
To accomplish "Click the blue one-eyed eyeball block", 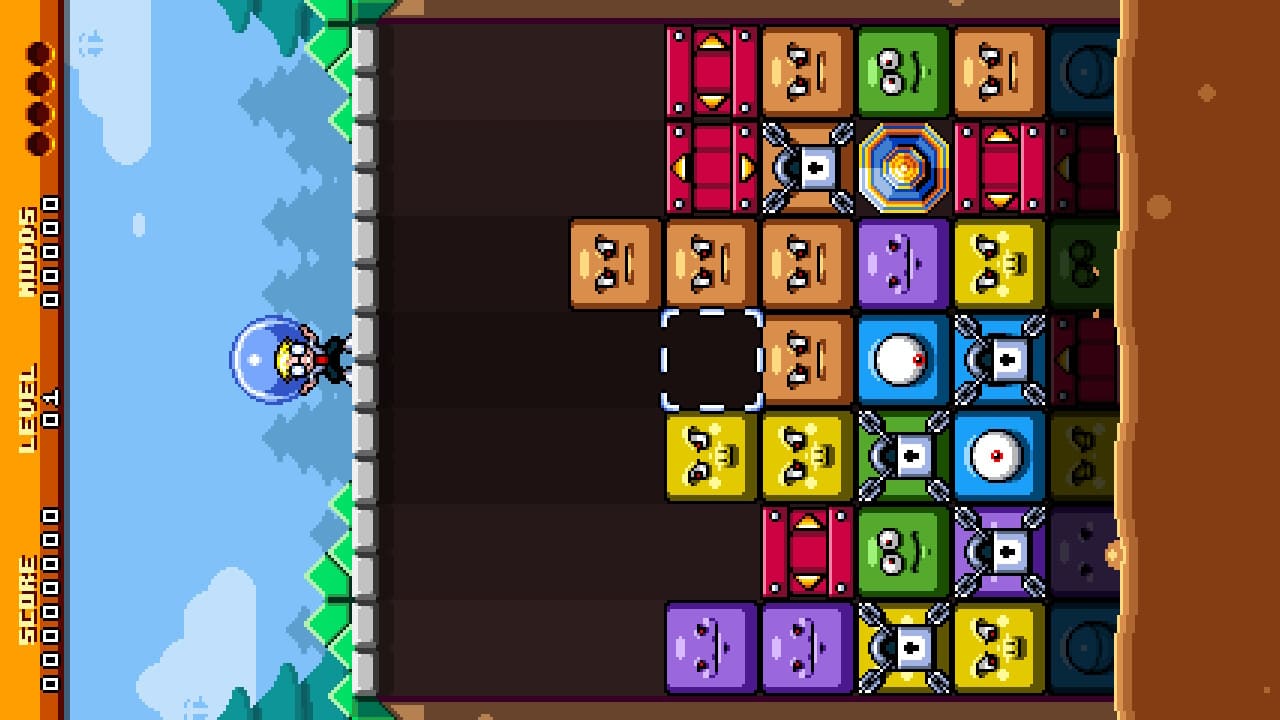I will pyautogui.click(x=901, y=362).
